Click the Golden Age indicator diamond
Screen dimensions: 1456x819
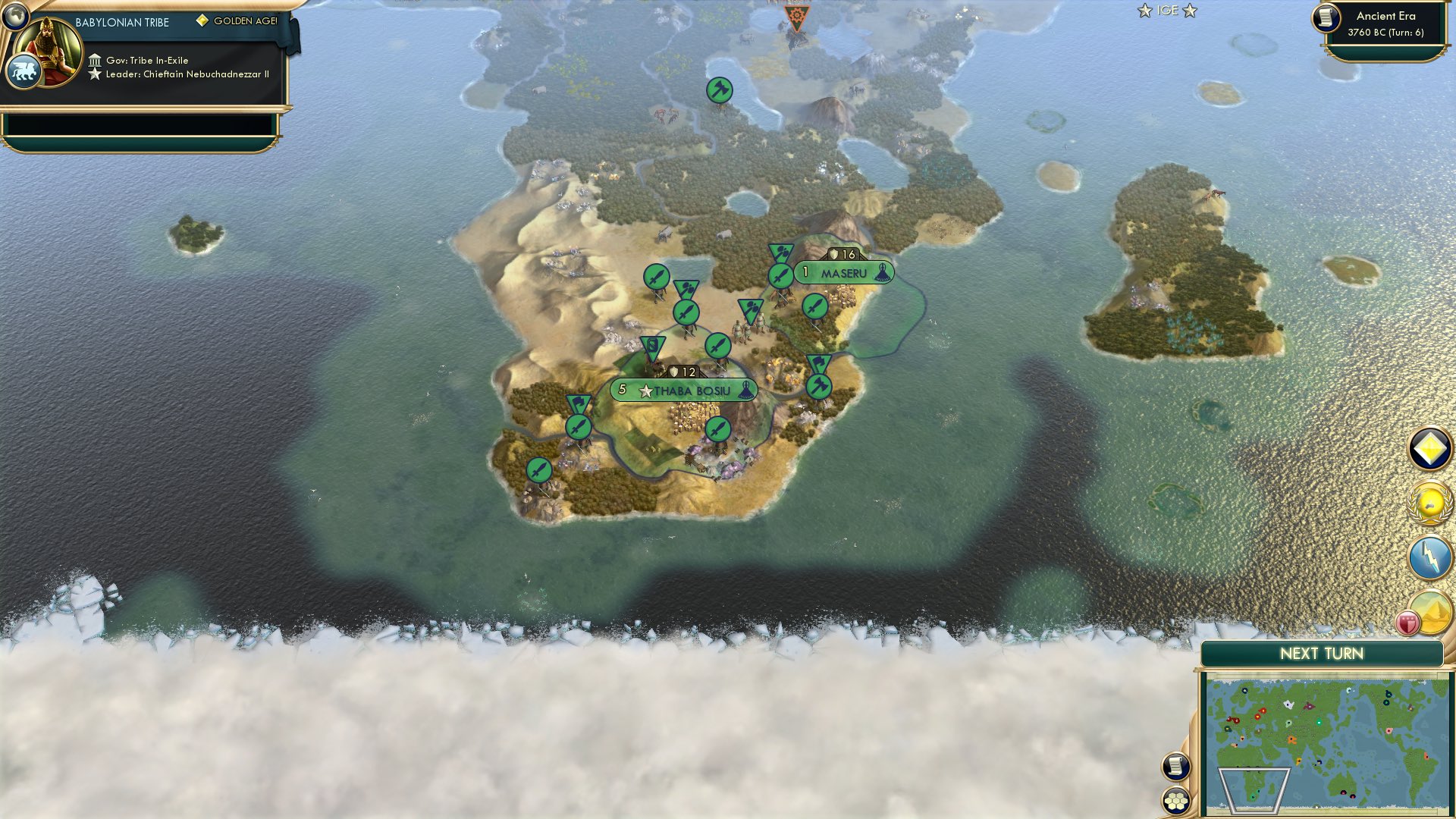tap(201, 21)
